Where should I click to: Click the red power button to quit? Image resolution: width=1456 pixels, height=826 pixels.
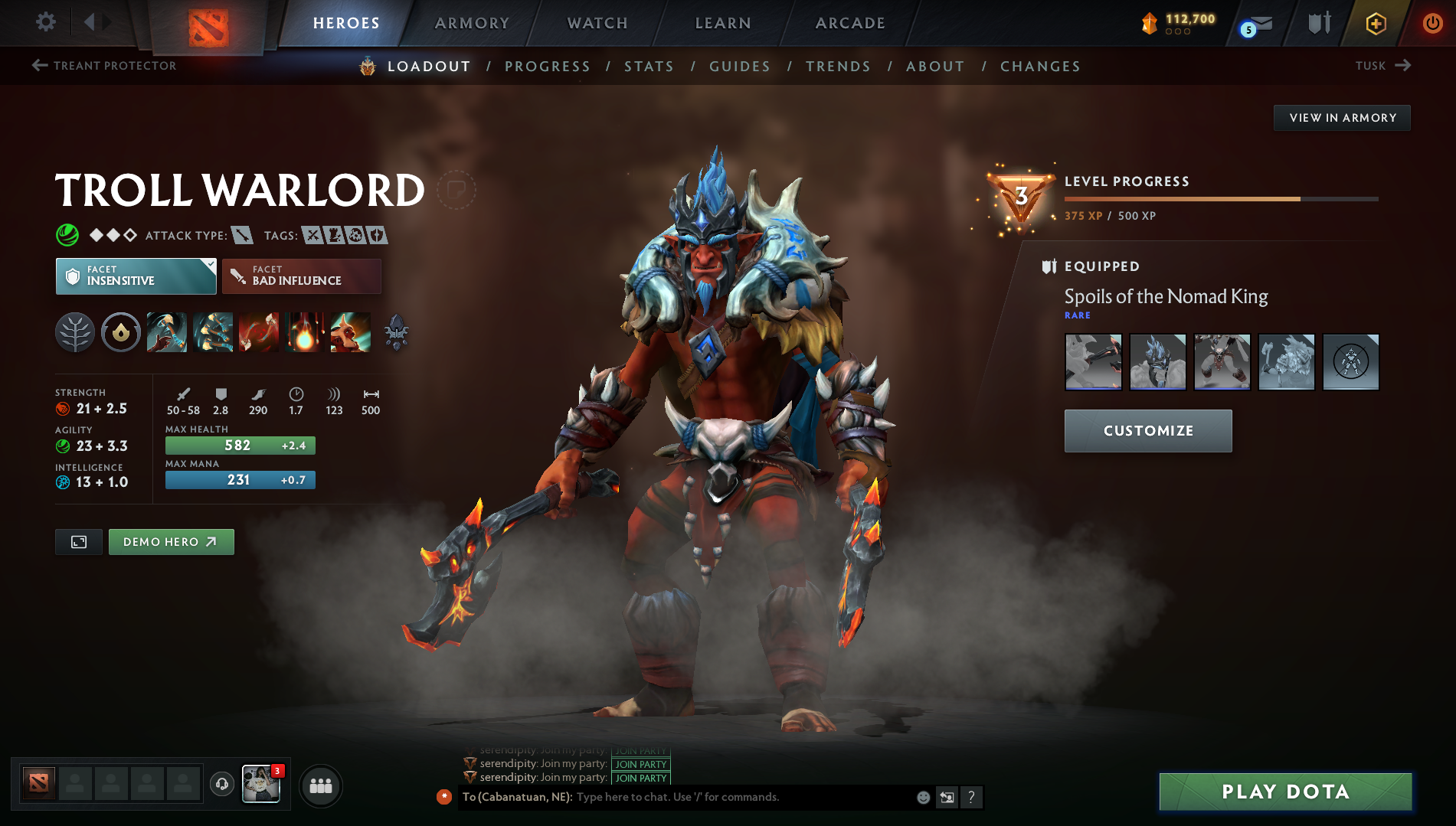coord(1431,22)
